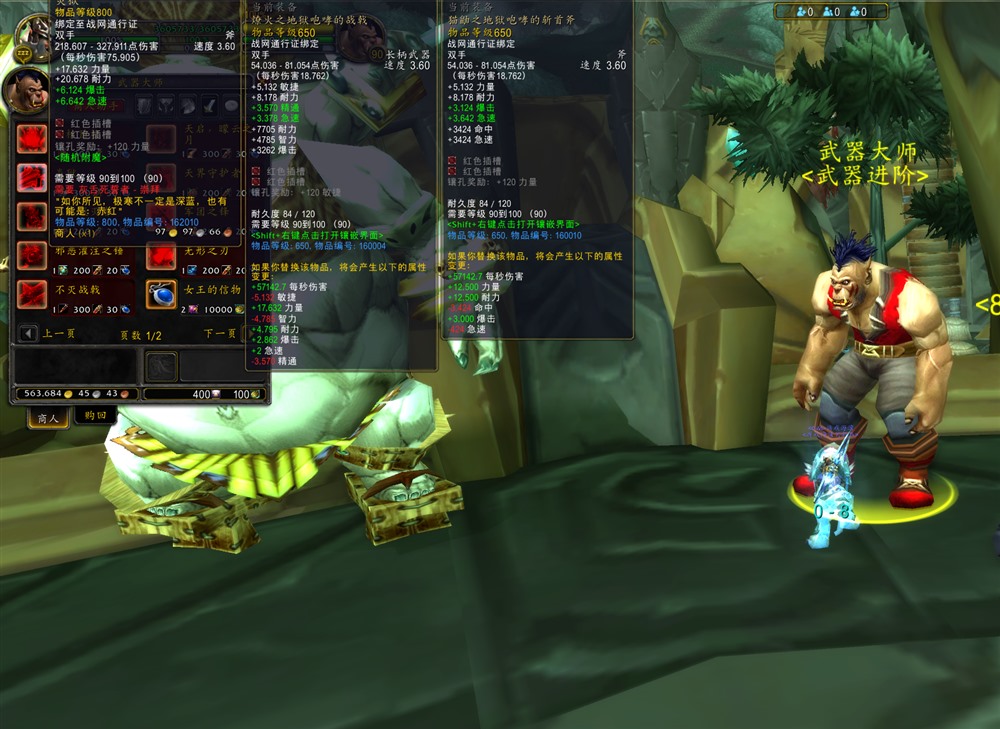The height and width of the screenshot is (729, 1000).
Task: Open the buyback item slot in merchant window
Action: (161, 366)
